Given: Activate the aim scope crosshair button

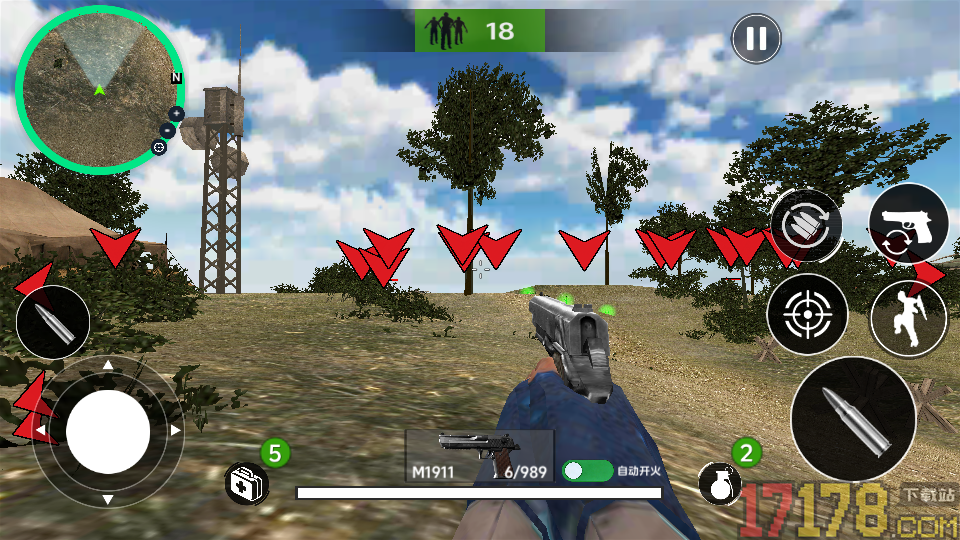Looking at the screenshot, I should tap(807, 314).
